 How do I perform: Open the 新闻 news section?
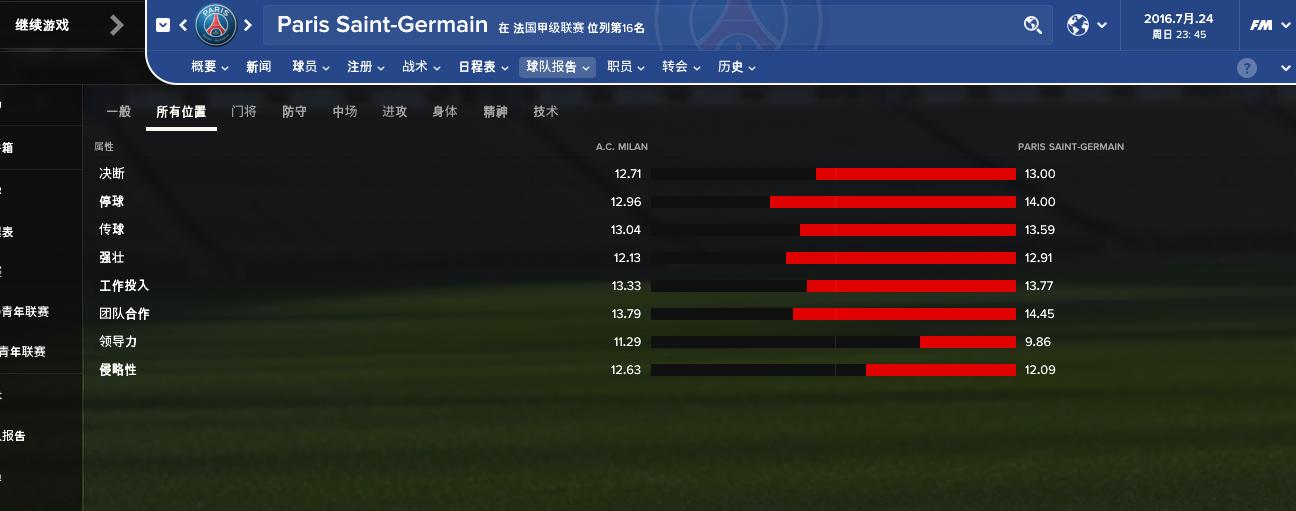[x=258, y=67]
